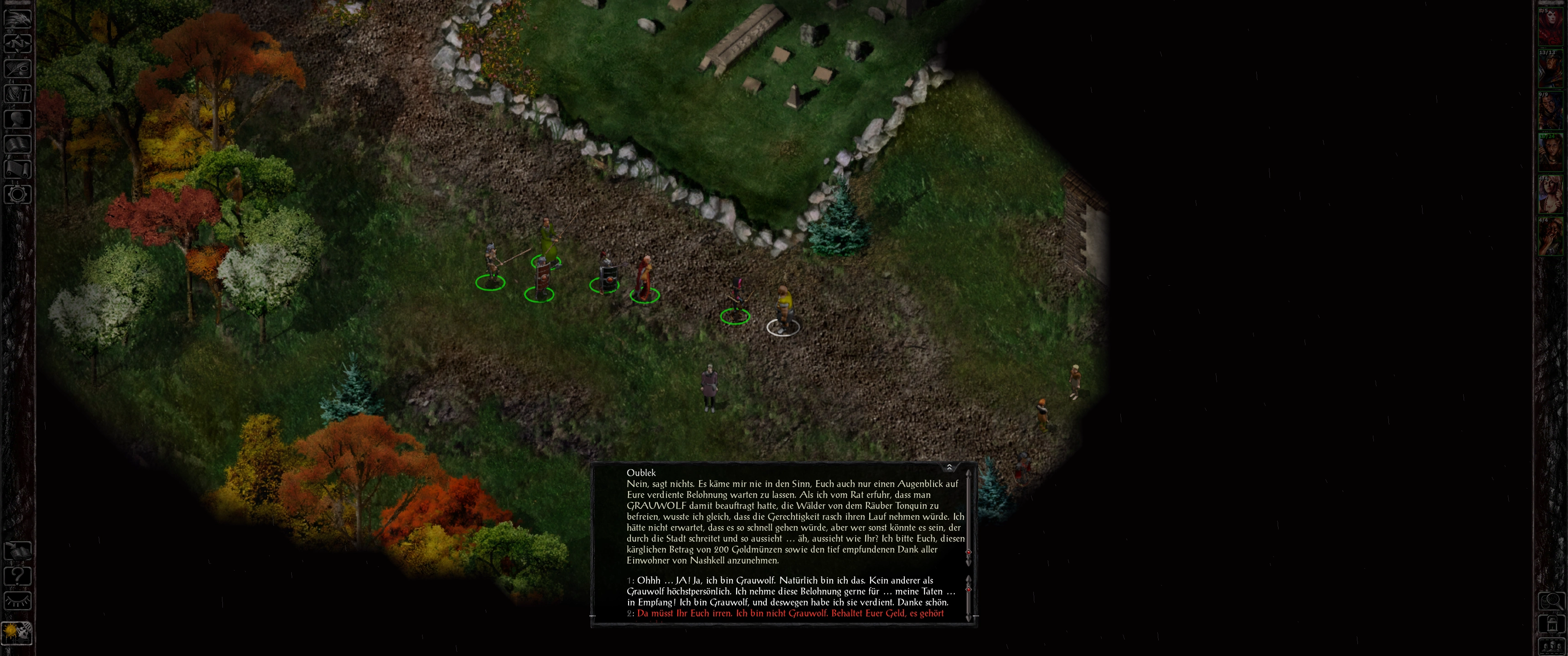Image resolution: width=1568 pixels, height=656 pixels.
Task: Click the sun and clock time widget
Action: click(x=16, y=632)
